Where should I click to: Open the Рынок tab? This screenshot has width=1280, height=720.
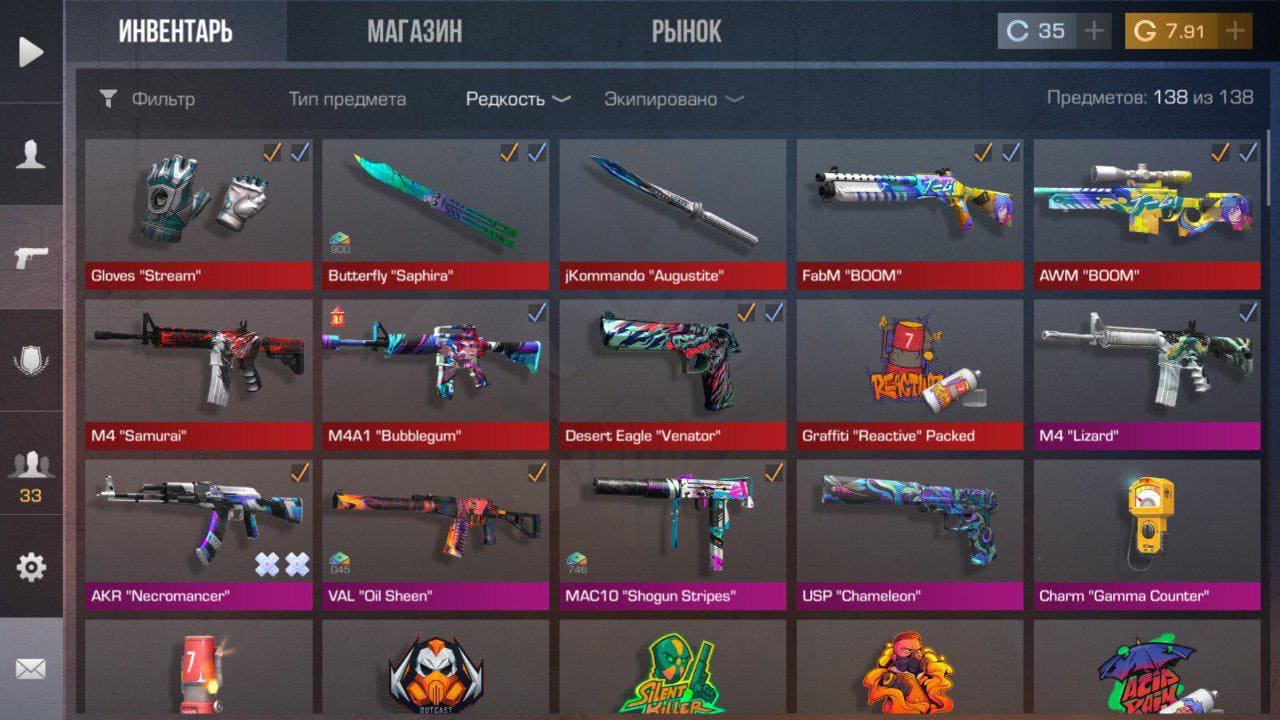[686, 32]
